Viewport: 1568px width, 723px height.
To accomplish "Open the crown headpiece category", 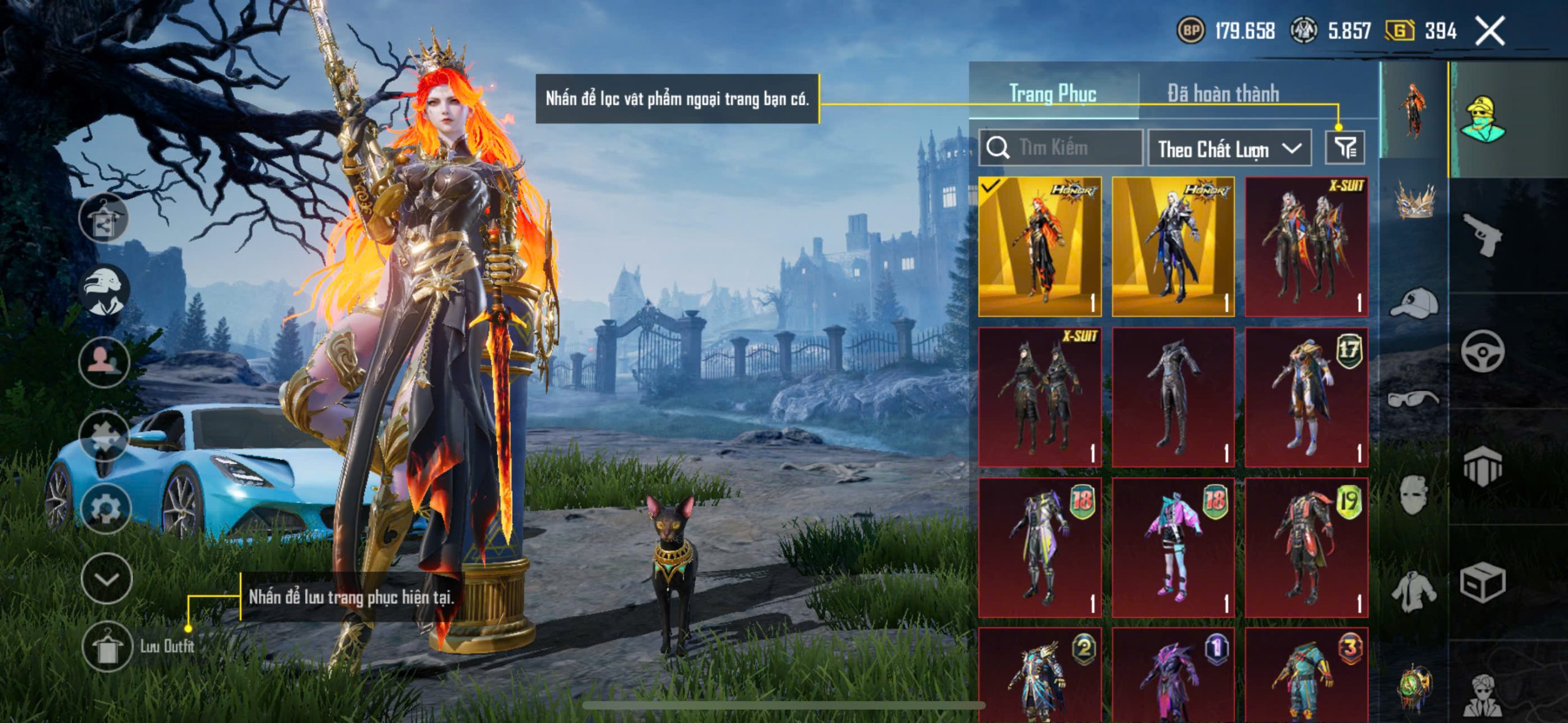I will [1414, 201].
